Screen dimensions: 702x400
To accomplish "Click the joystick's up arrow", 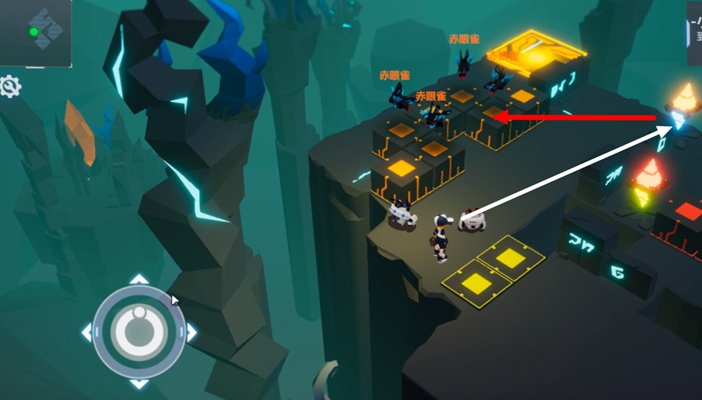I will pos(138,279).
